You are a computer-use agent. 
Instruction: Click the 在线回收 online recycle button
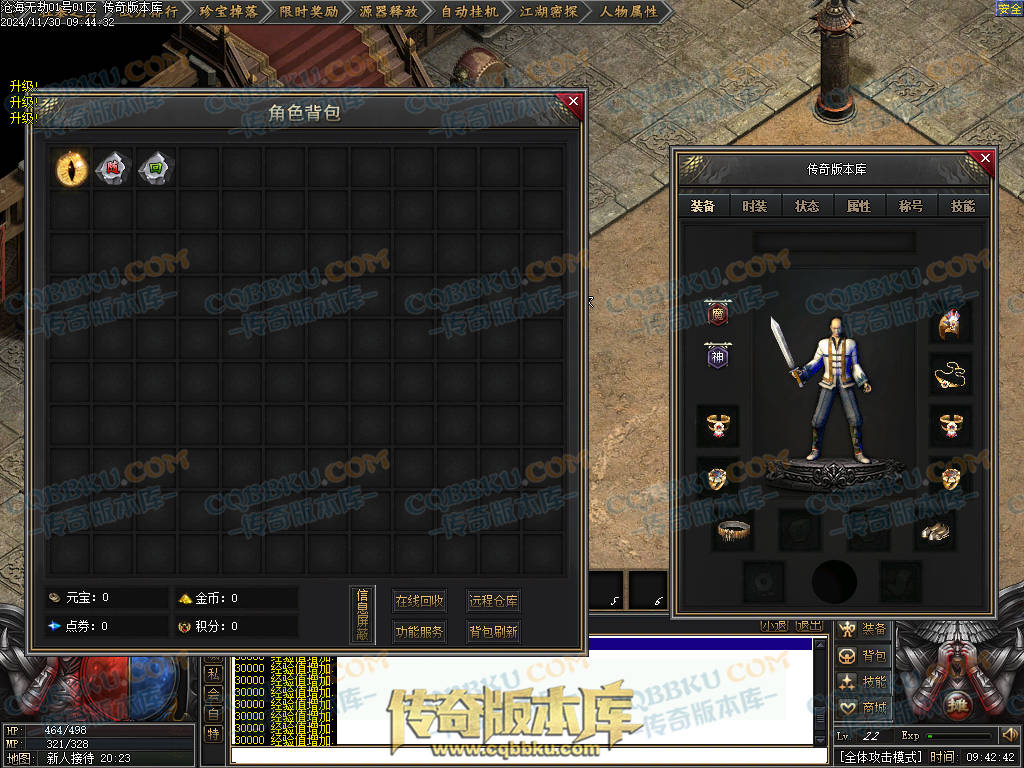pos(419,601)
